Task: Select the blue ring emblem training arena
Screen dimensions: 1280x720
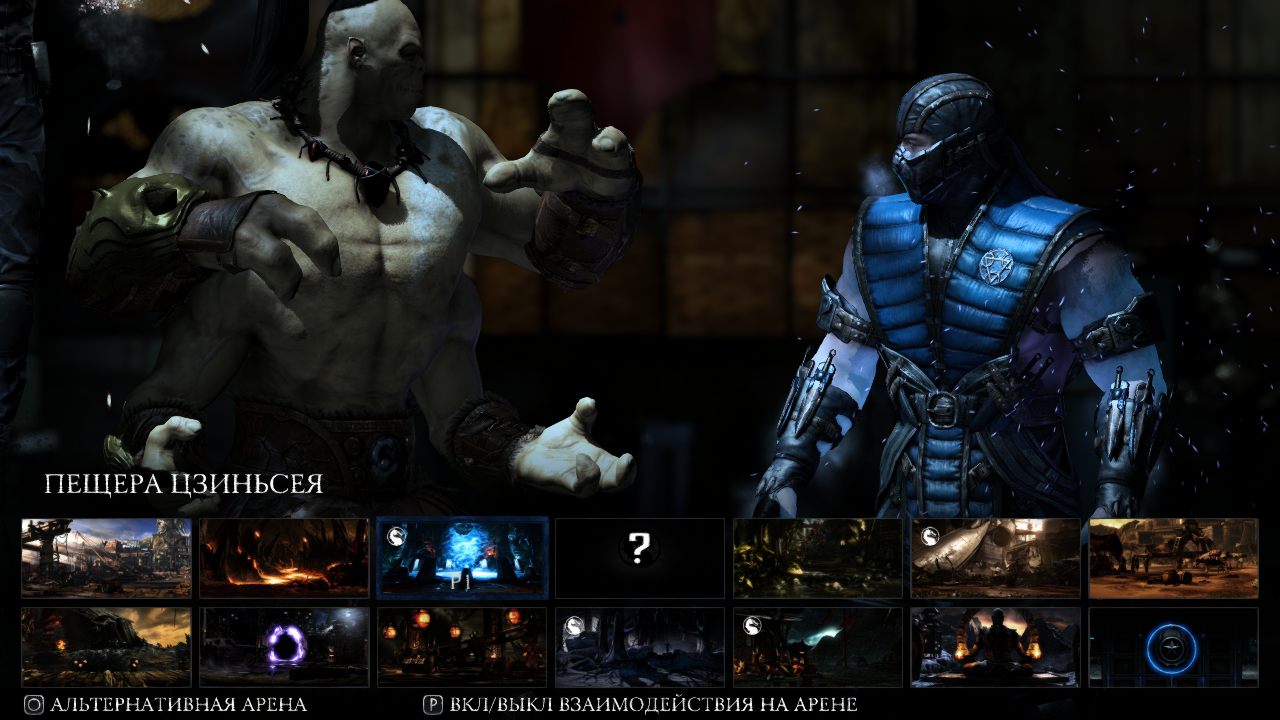Action: pos(1173,647)
